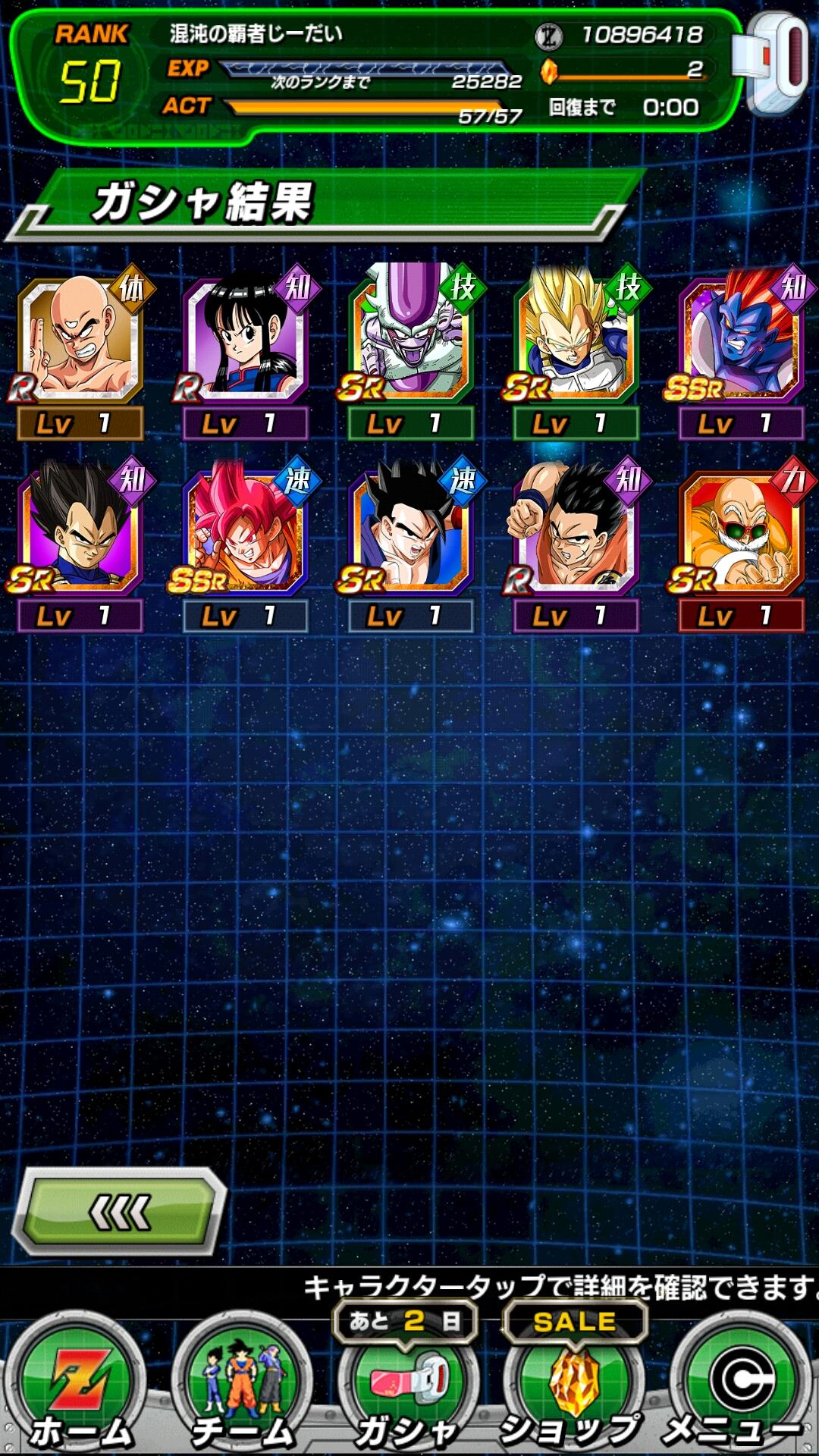
Task: Open the ガシャ (Gacha) summon menu
Action: pyautogui.click(x=408, y=1388)
